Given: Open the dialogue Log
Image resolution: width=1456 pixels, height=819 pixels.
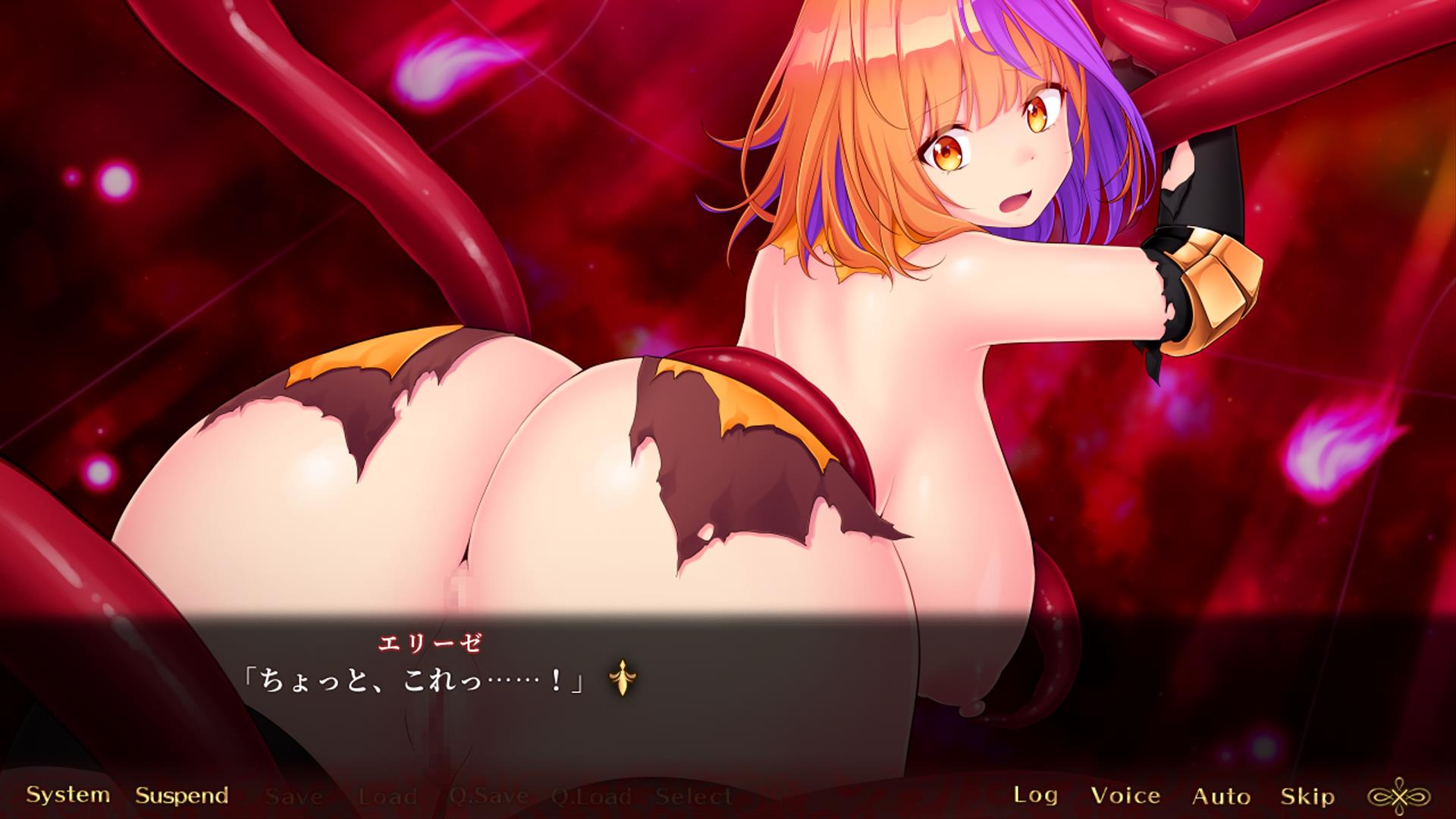Looking at the screenshot, I should pos(1036,795).
